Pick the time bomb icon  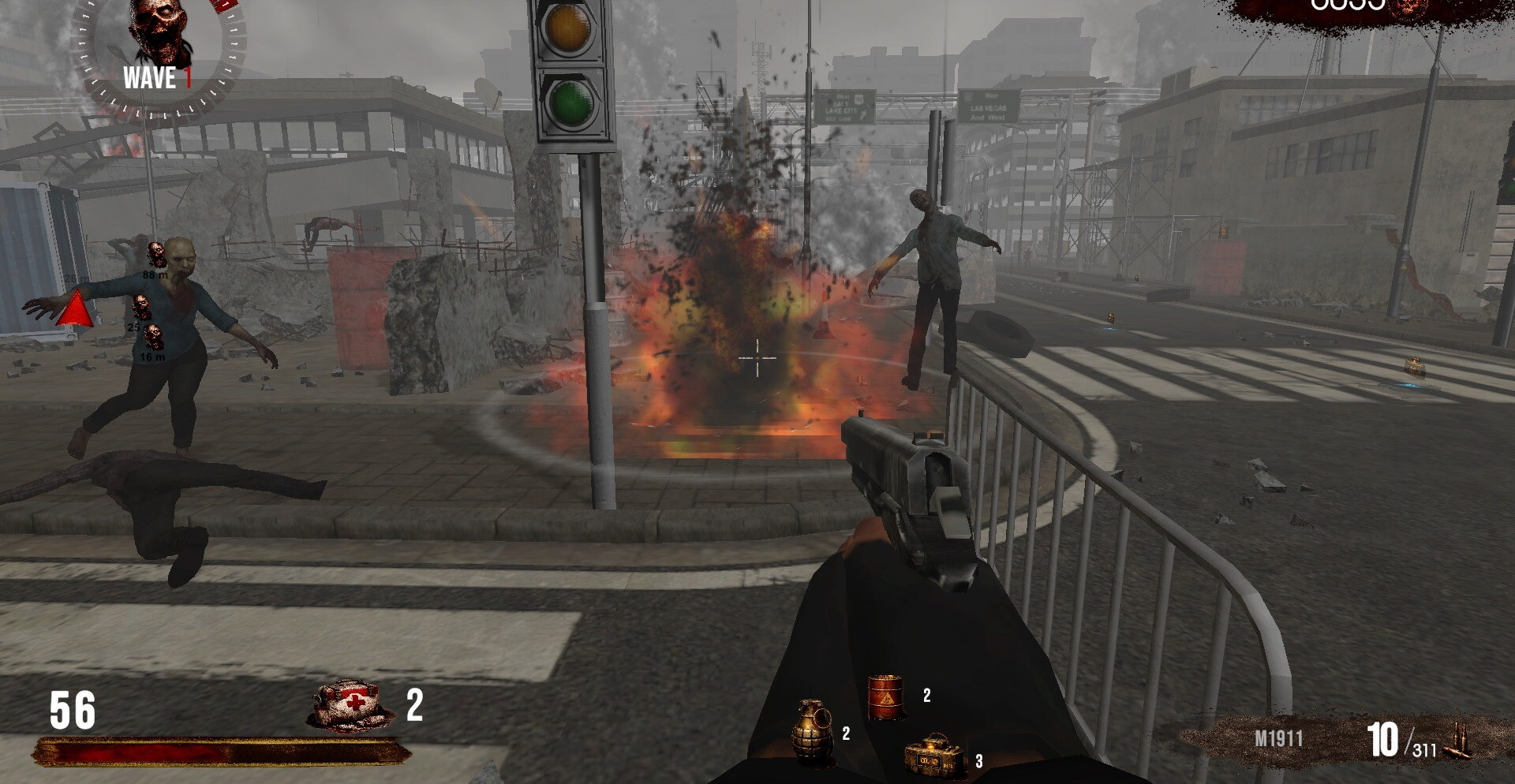(935, 756)
